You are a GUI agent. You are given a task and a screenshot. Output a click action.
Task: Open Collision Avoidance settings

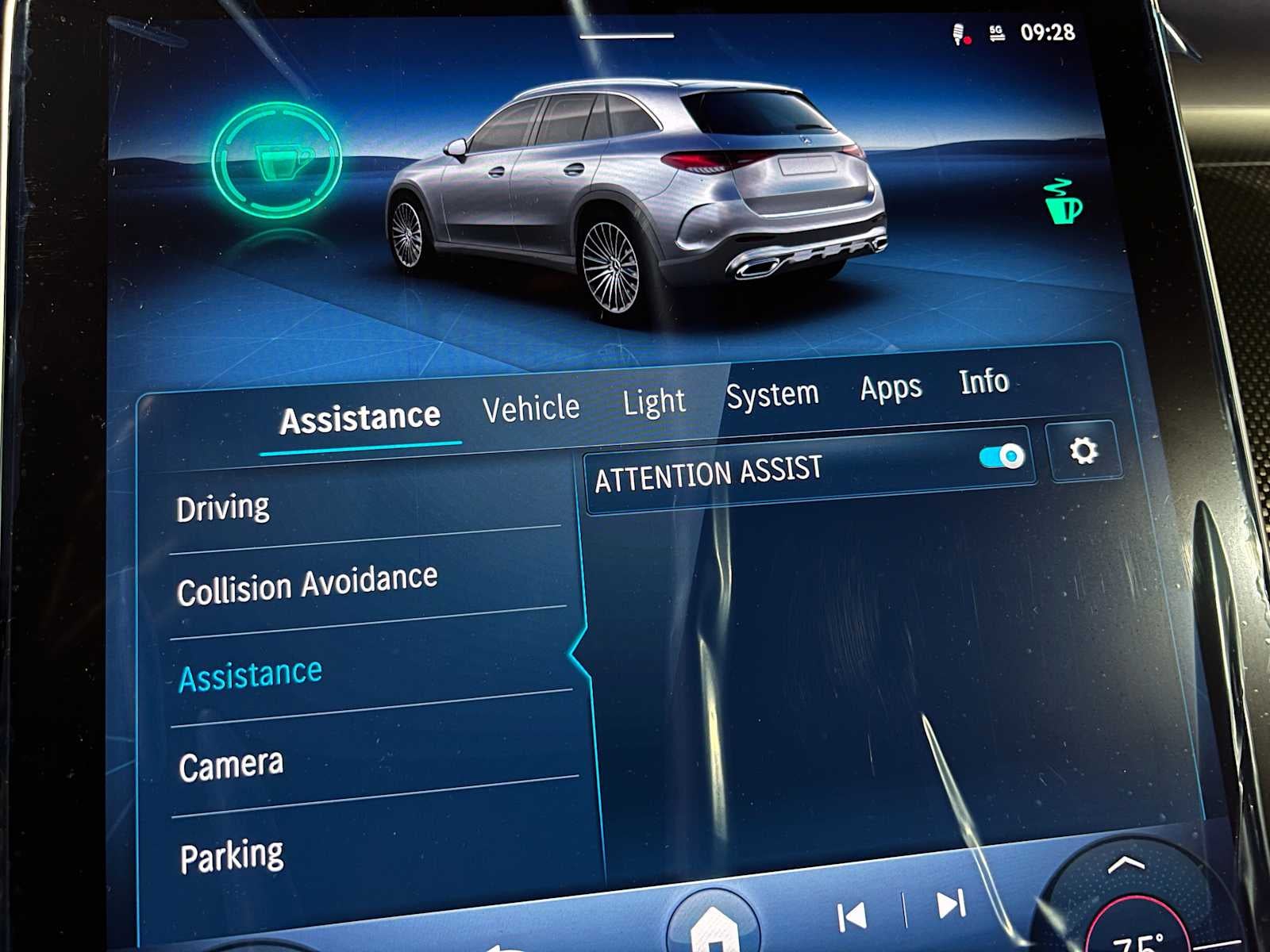click(307, 585)
